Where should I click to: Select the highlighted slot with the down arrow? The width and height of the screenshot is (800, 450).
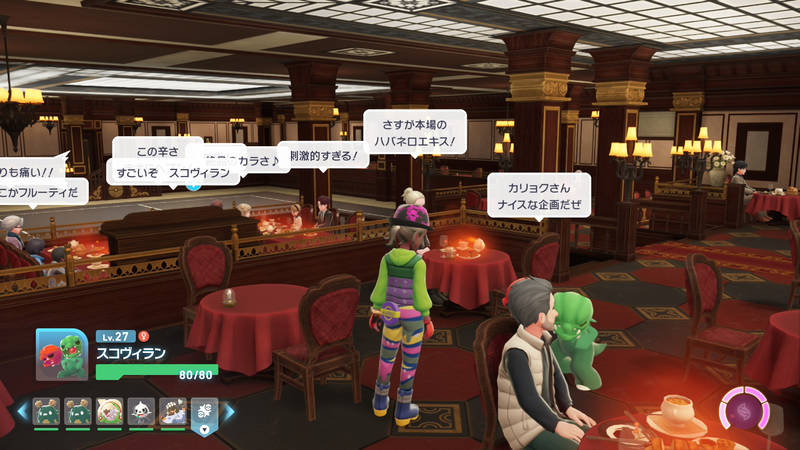click(x=204, y=414)
